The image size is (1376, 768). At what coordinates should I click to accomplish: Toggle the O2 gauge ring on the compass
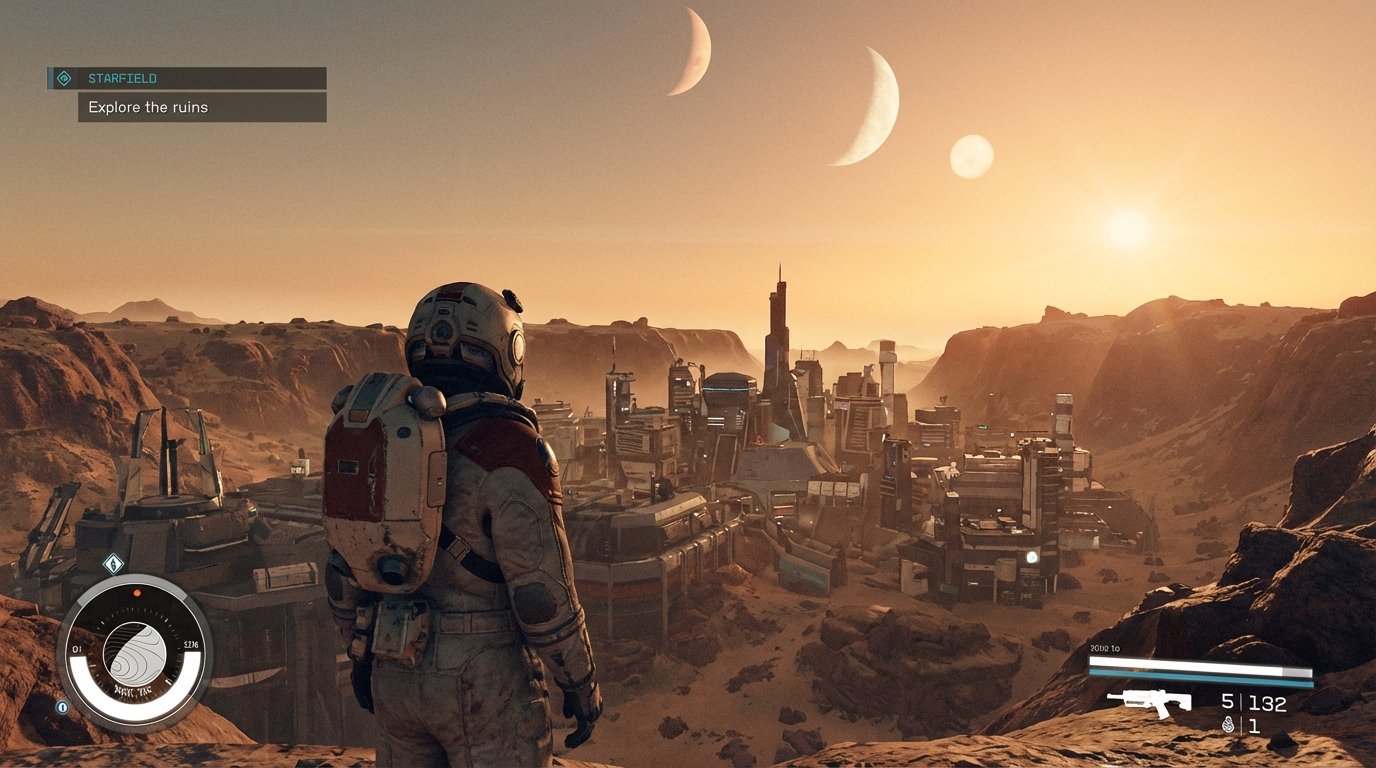coord(134,710)
